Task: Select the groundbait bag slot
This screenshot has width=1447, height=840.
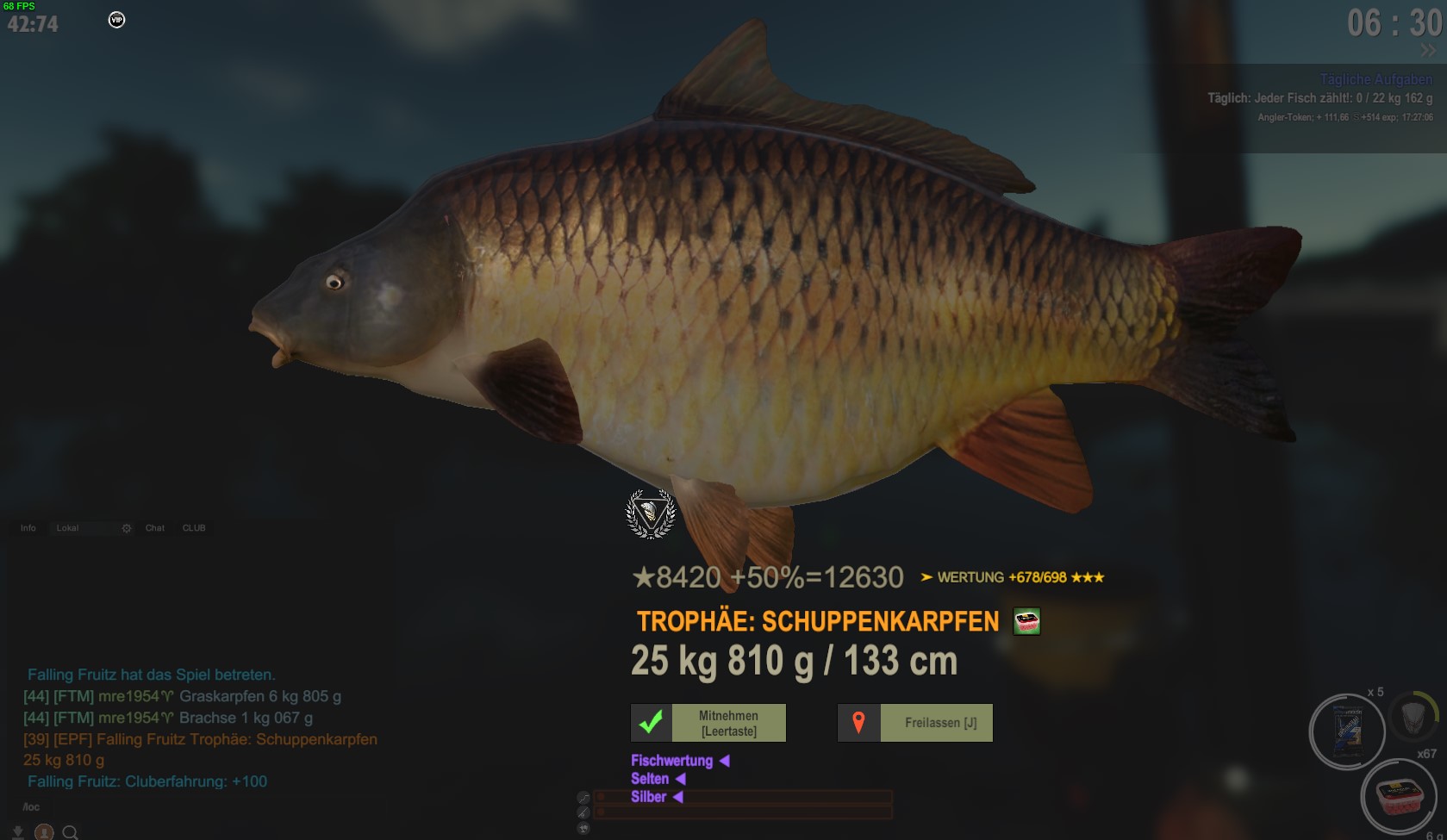Action: point(1347,731)
